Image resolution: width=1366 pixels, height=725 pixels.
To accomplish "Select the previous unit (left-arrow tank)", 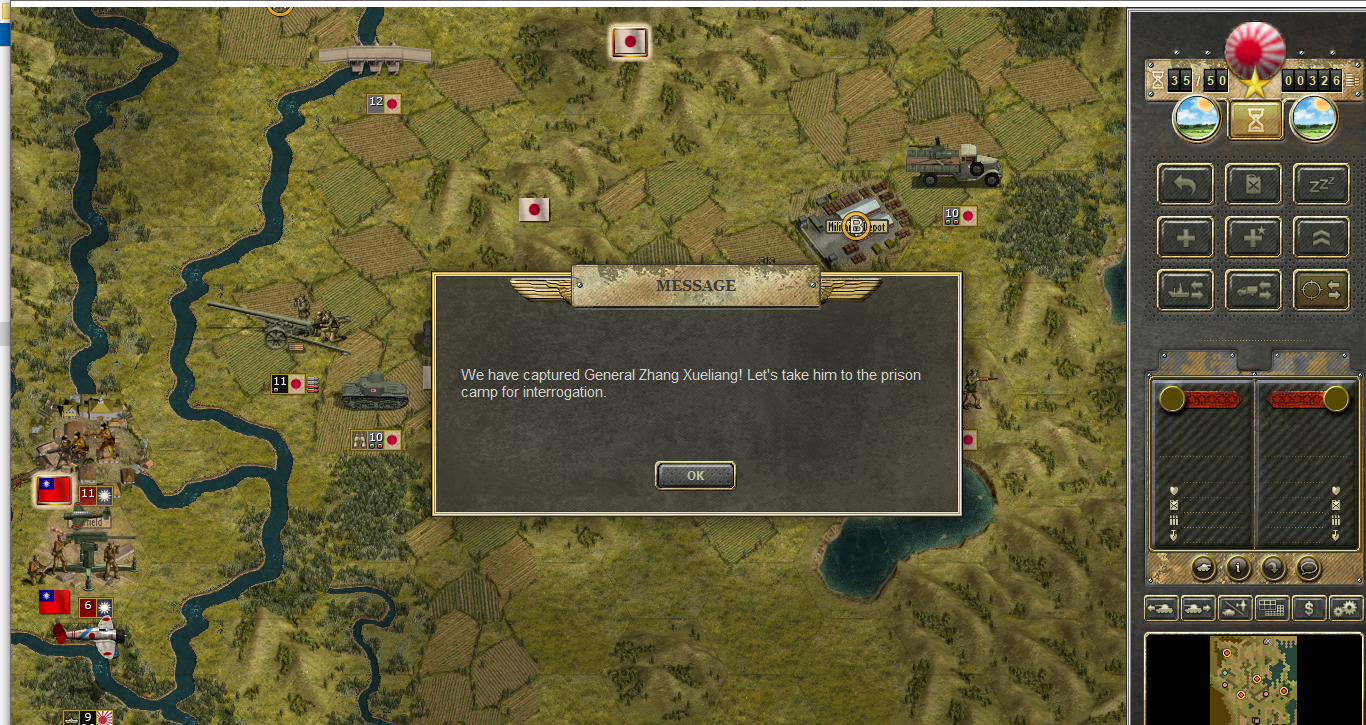I will click(x=1162, y=607).
